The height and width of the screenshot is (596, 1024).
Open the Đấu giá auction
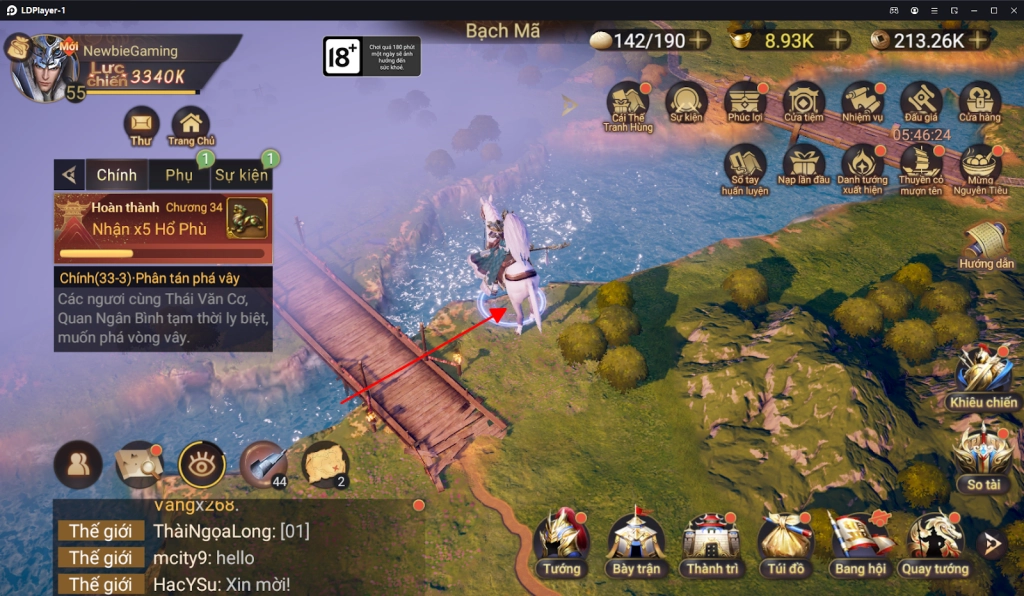click(x=920, y=103)
